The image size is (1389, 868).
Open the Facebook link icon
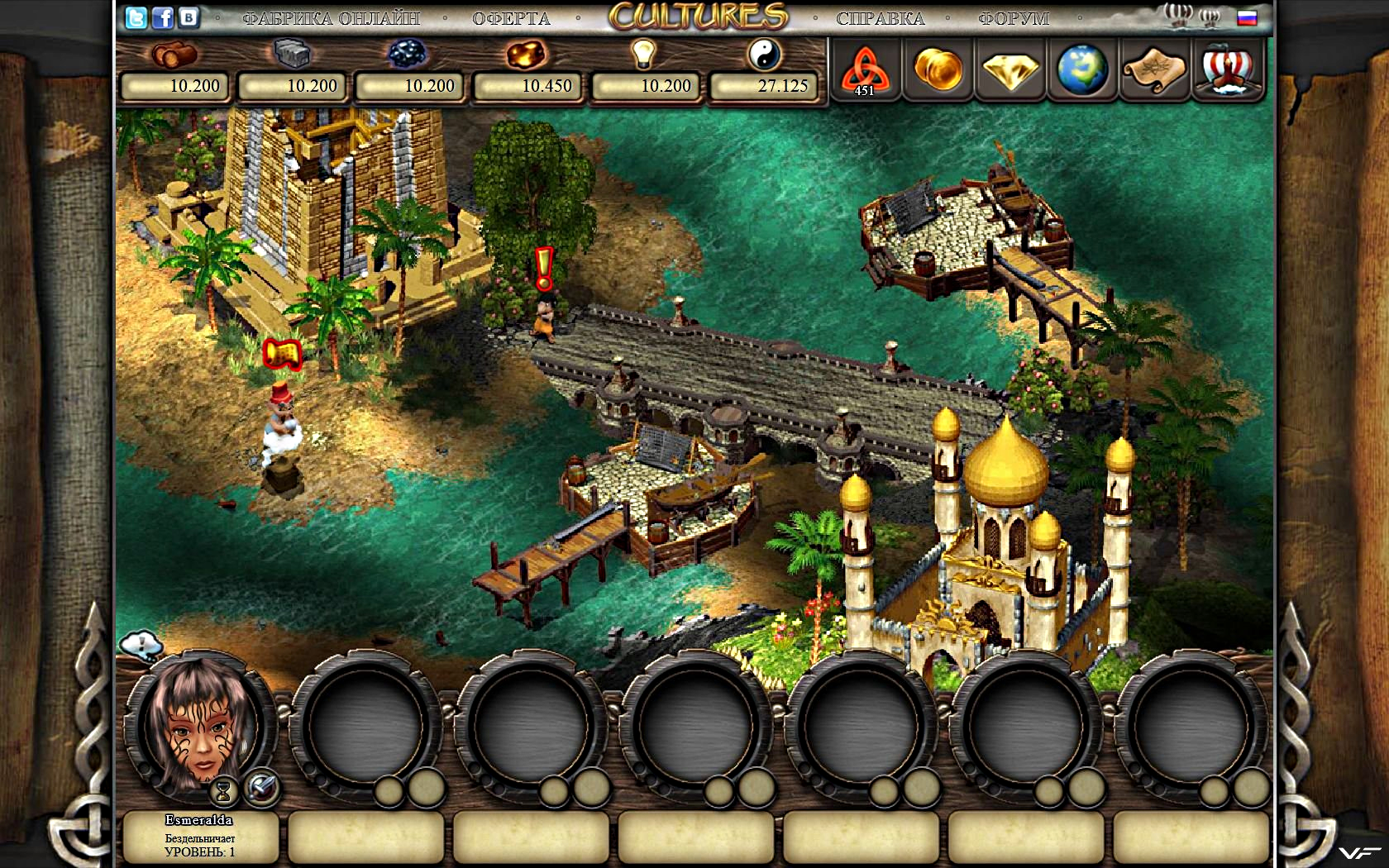(x=163, y=17)
